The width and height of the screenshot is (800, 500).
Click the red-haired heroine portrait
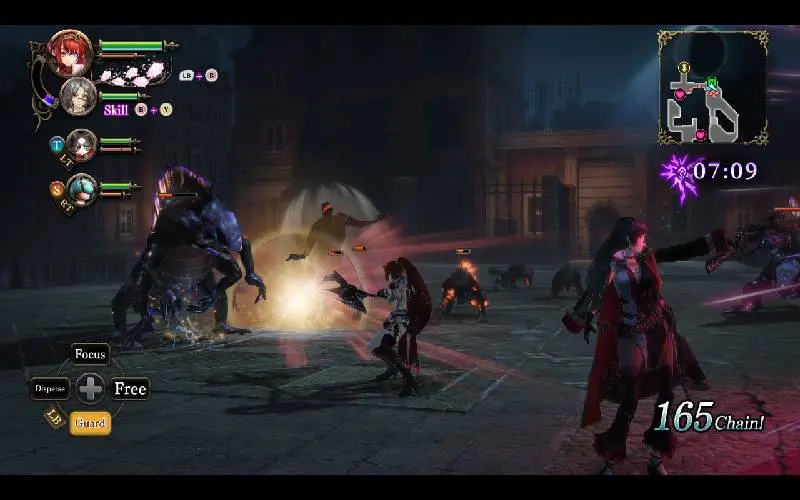coord(71,53)
